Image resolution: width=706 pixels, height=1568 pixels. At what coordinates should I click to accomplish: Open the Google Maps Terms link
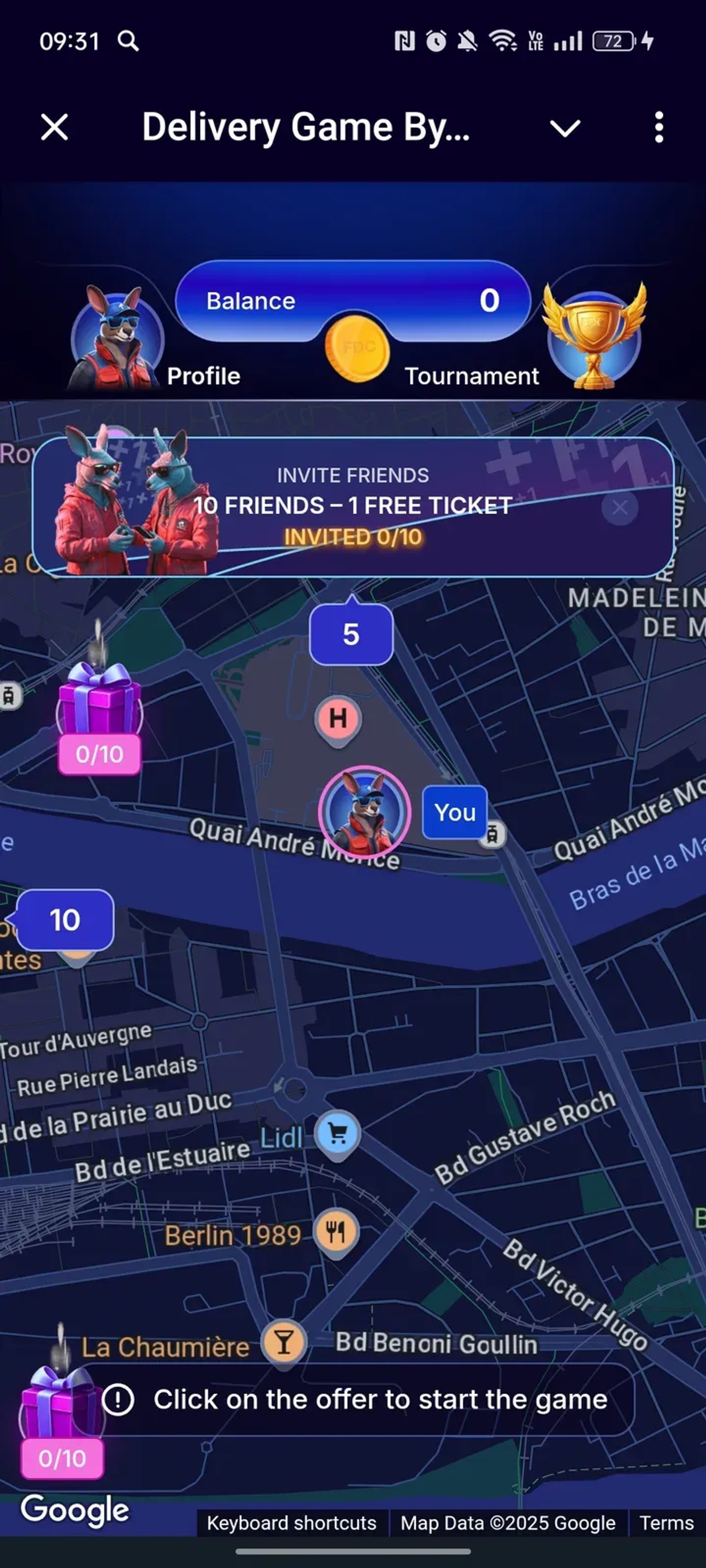tap(665, 1523)
